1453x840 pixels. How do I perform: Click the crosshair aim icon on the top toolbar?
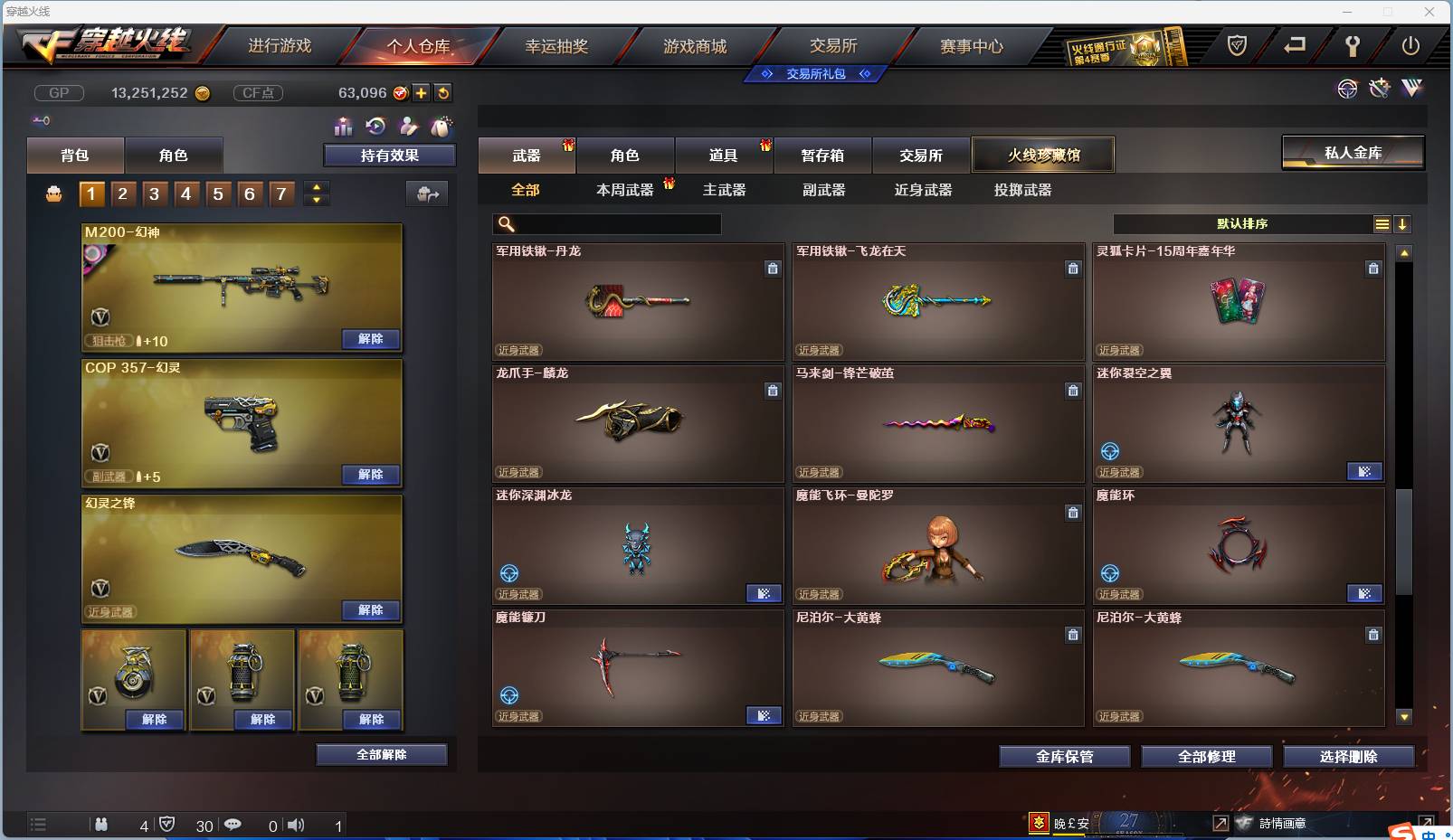point(1347,89)
